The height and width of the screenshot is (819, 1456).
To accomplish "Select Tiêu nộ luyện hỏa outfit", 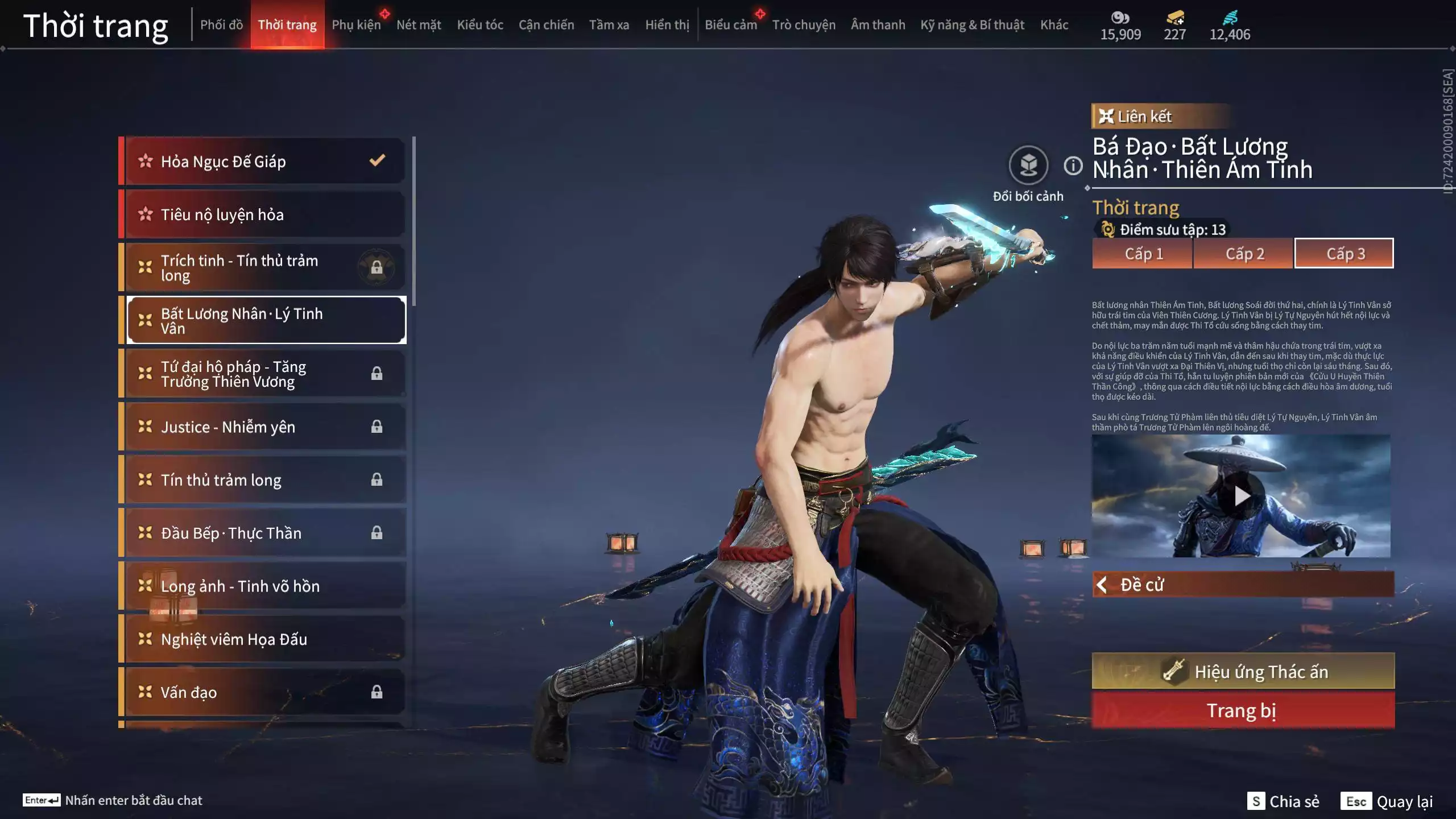I will pyautogui.click(x=264, y=214).
